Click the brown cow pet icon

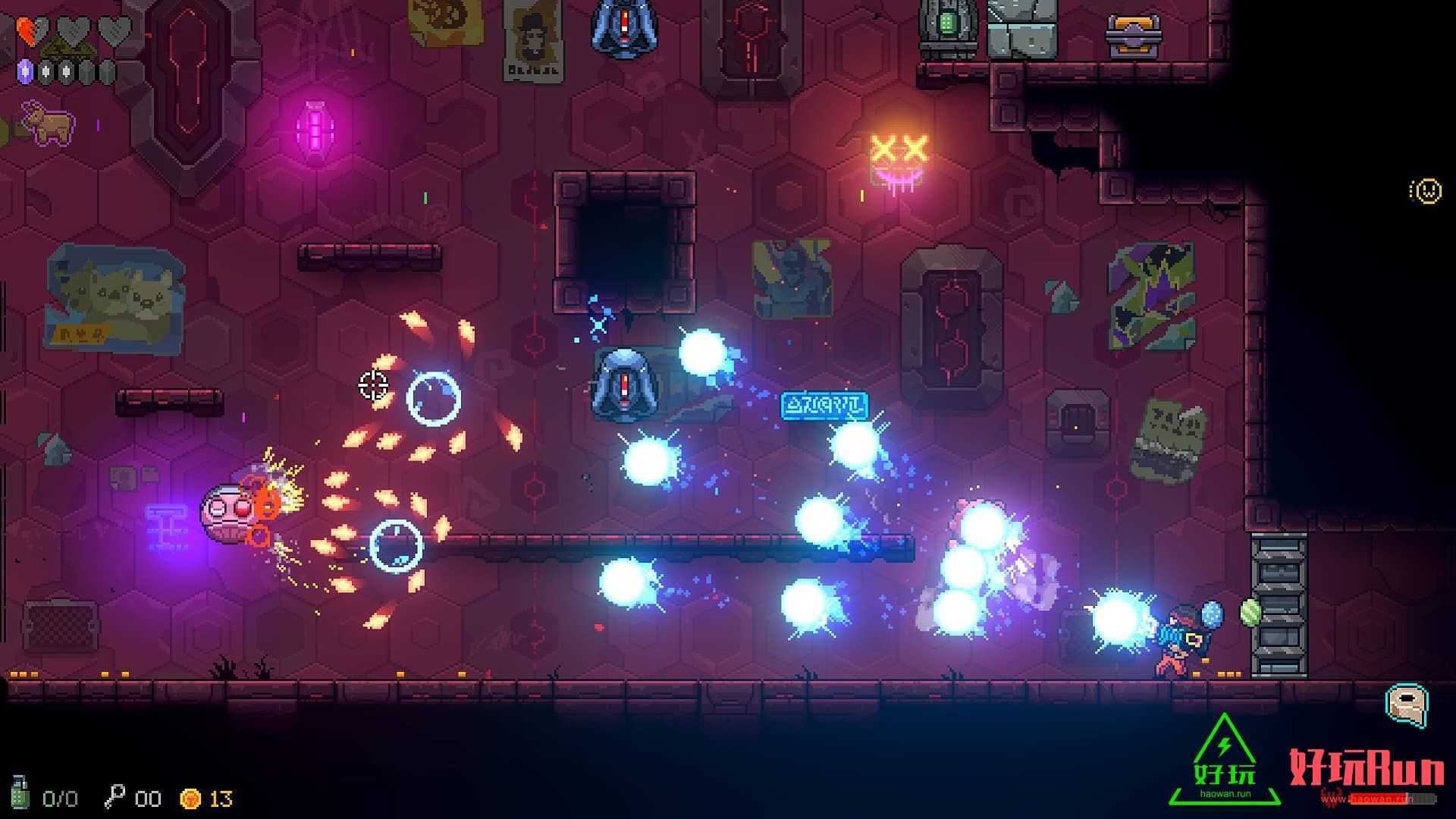(48, 122)
